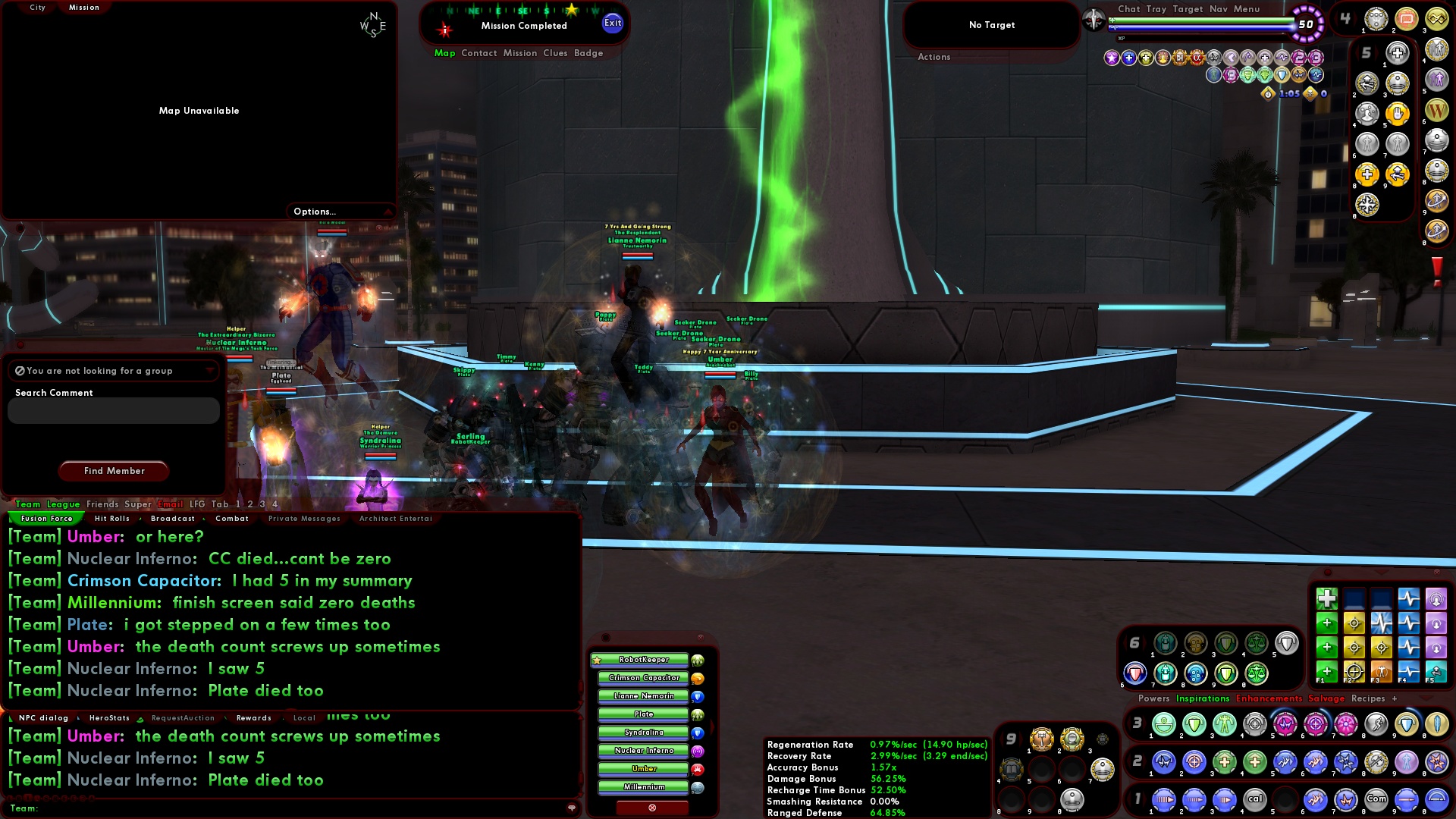Click the book power icon in tray 9
This screenshot has height=819, width=1456.
coord(1012,768)
